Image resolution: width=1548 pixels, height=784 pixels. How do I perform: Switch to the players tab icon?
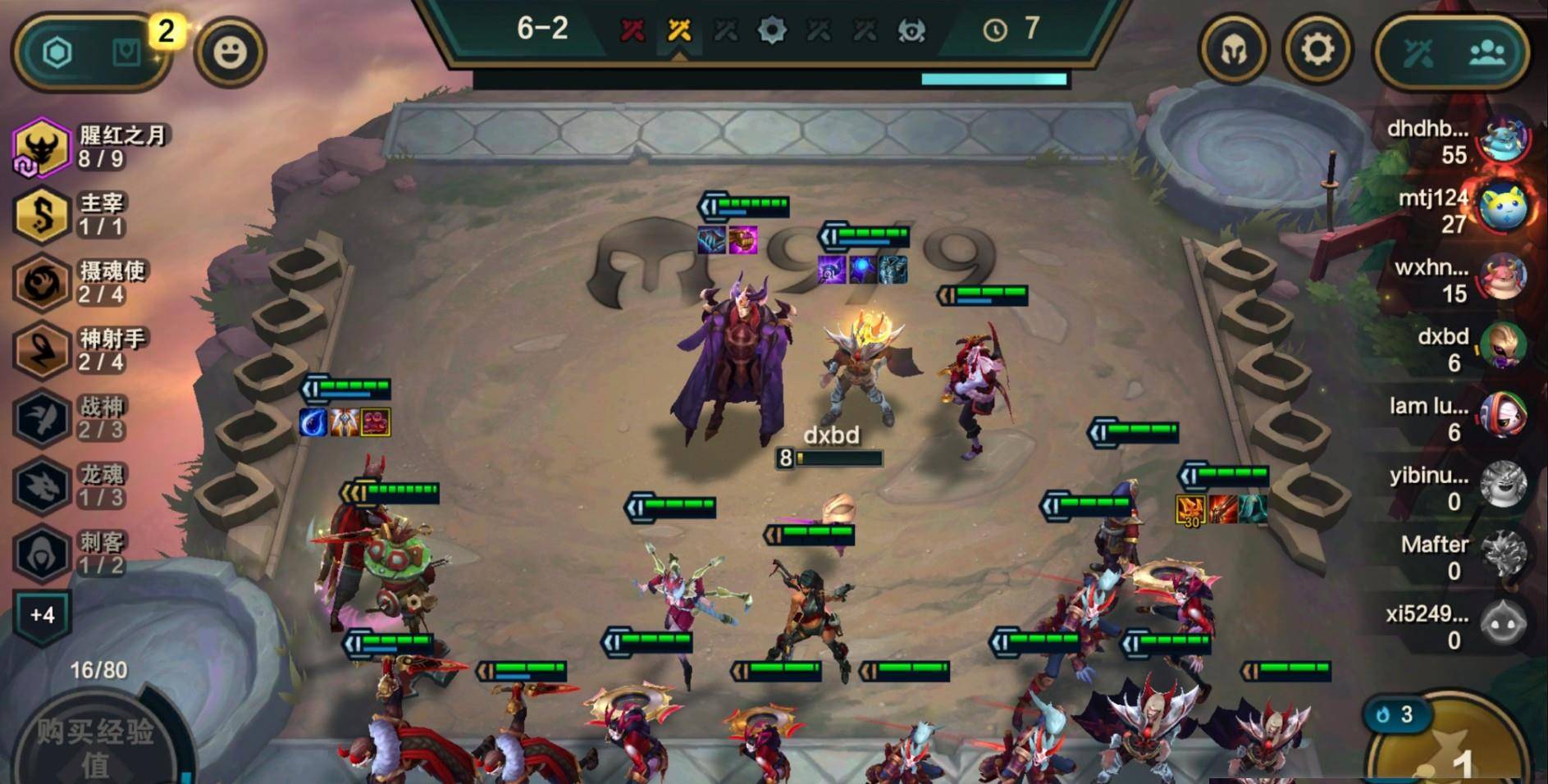pos(1486,53)
